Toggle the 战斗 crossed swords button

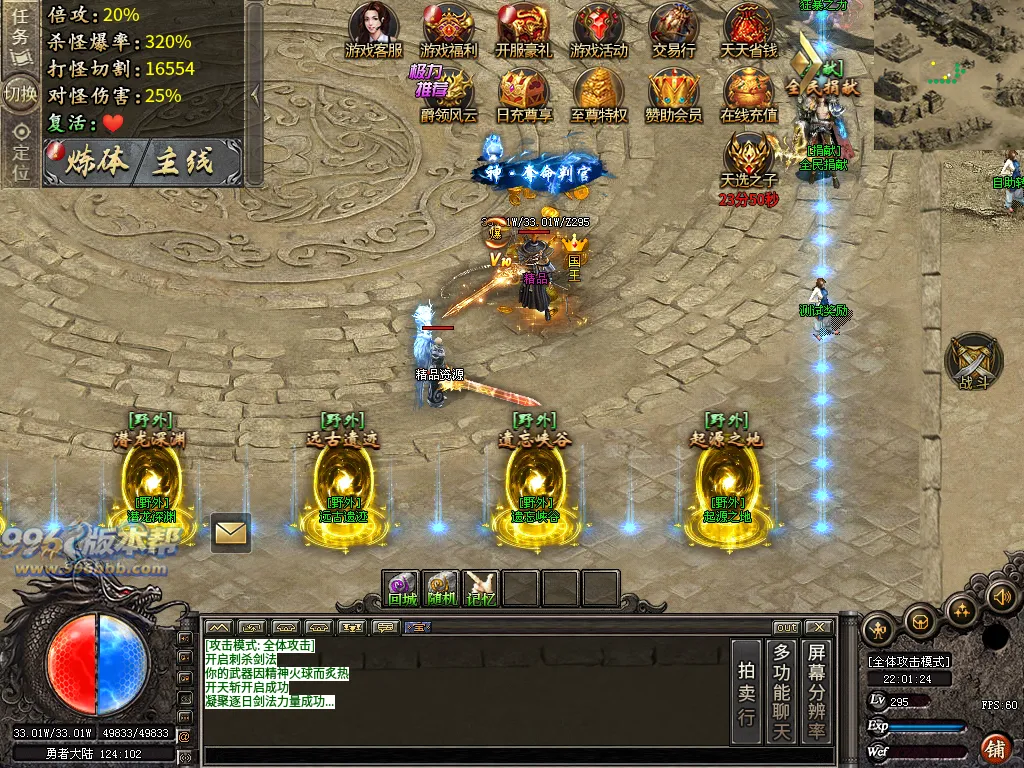(973, 359)
